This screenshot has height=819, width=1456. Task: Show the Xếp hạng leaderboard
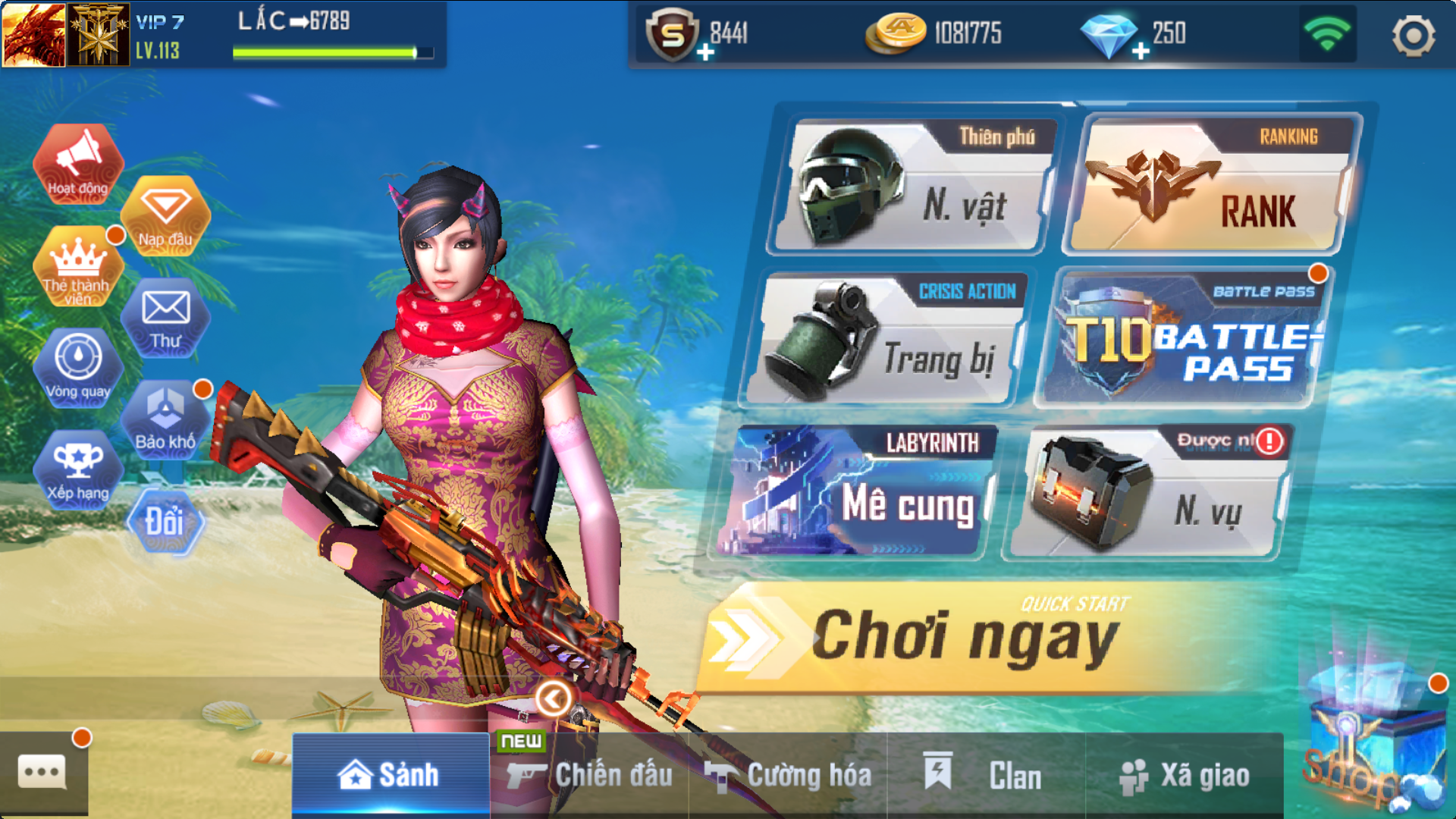coord(78,469)
